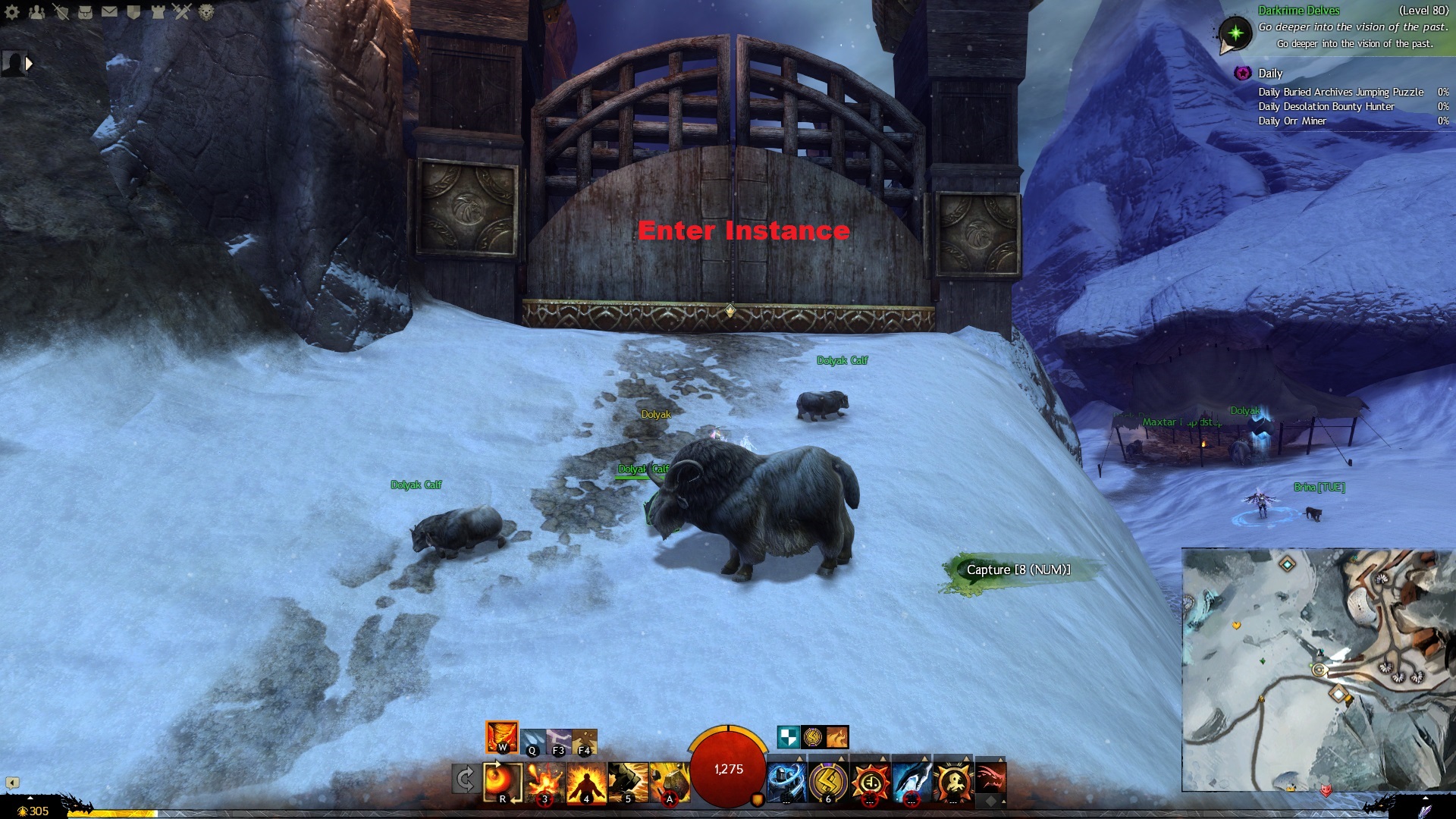
Task: Activate the red dragon head elite skill
Action: click(990, 778)
